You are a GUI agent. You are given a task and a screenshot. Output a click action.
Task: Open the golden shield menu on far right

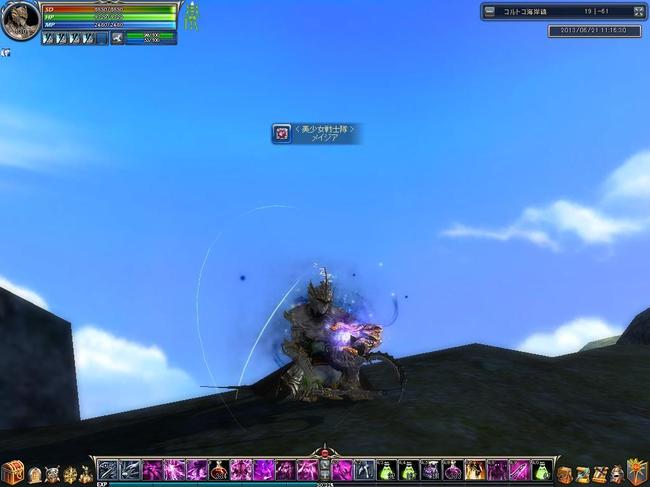pyautogui.click(x=637, y=471)
